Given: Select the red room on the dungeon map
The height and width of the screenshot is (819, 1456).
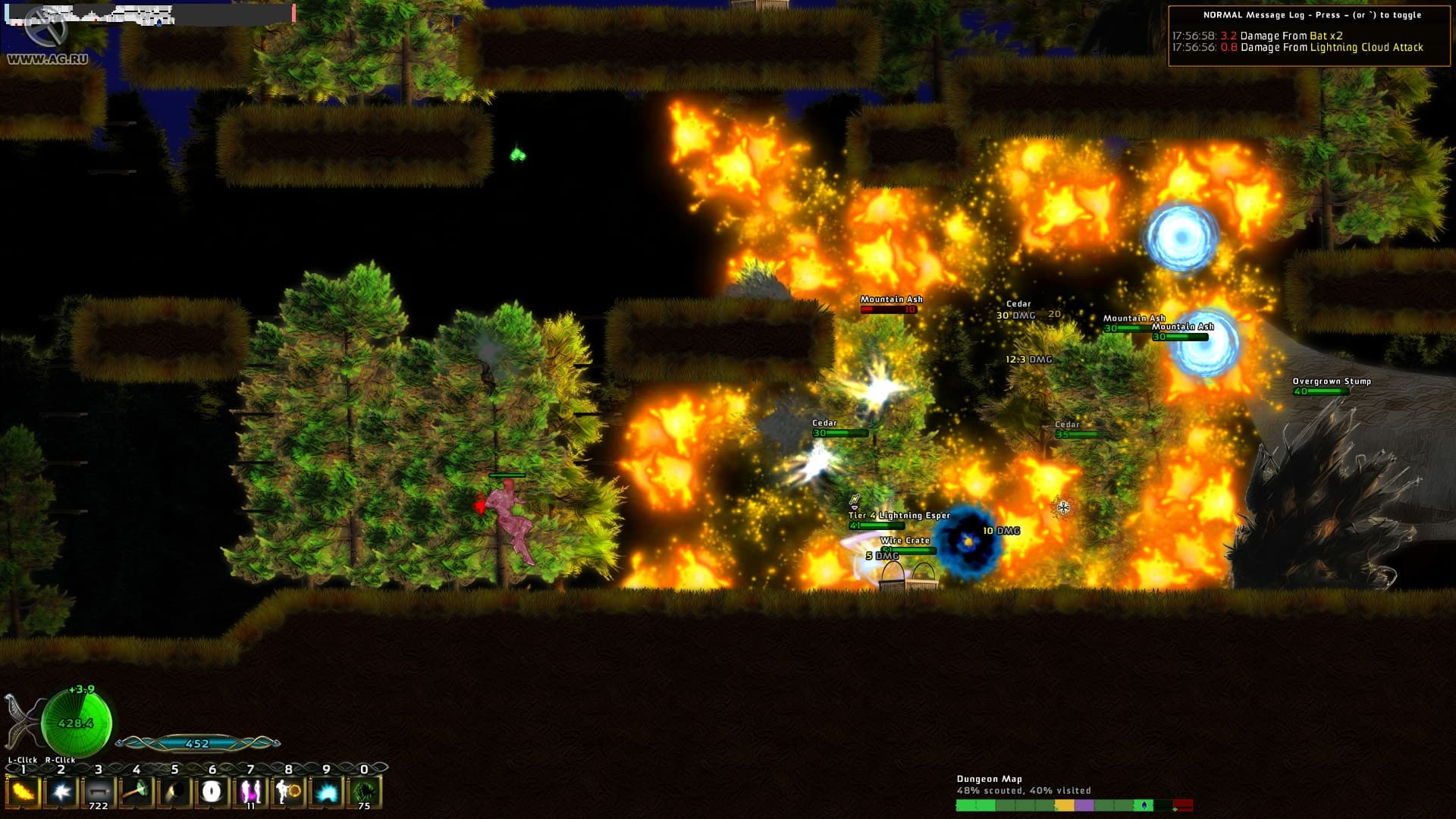Looking at the screenshot, I should click(x=1182, y=805).
